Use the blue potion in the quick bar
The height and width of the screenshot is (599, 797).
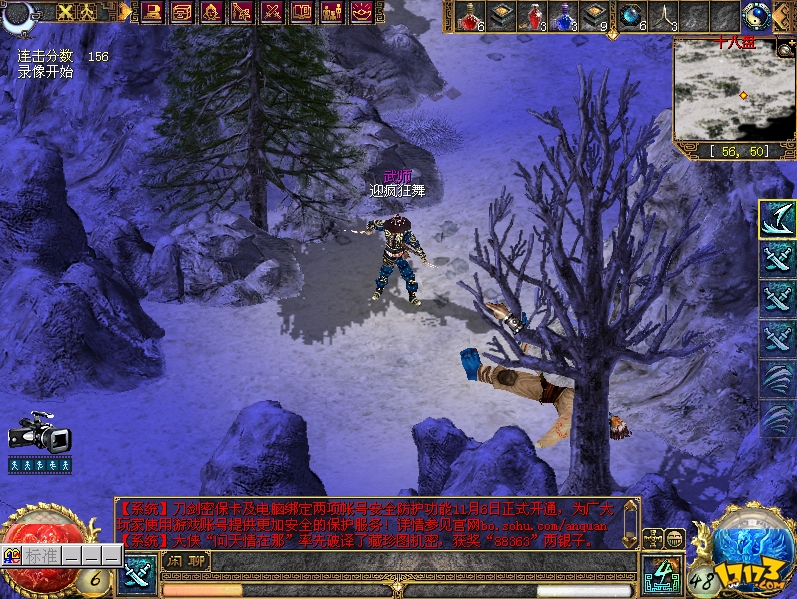pos(563,15)
